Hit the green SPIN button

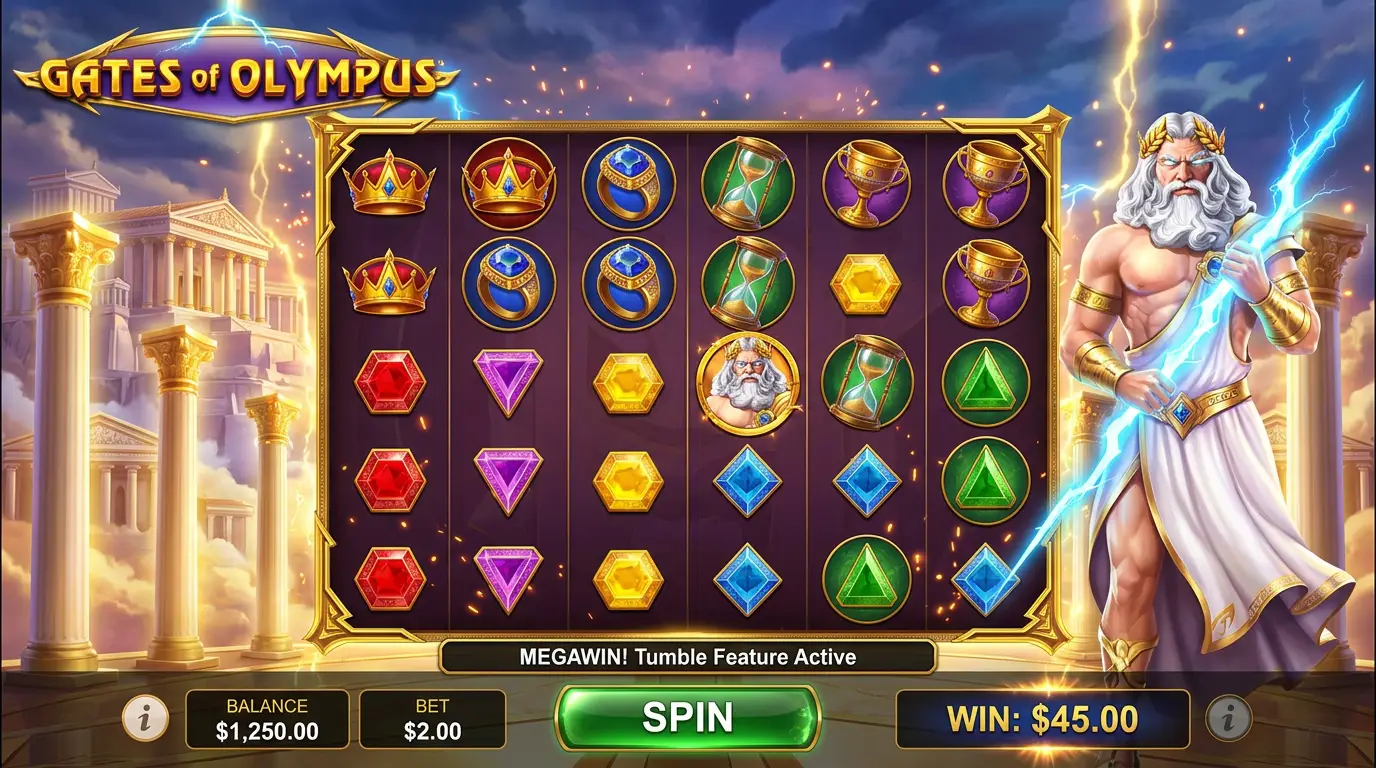pos(687,717)
